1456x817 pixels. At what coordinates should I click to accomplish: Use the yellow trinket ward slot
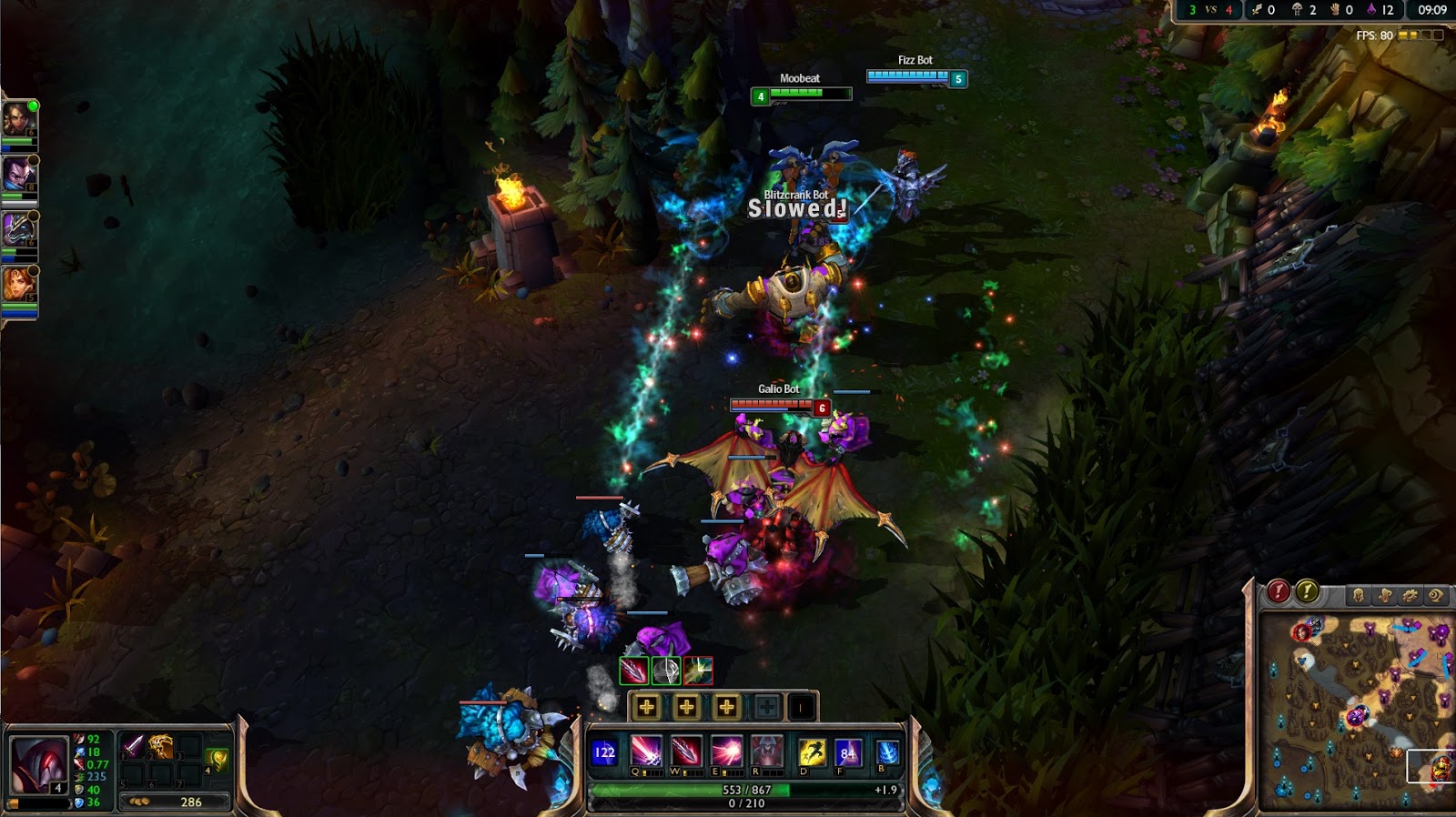tap(216, 758)
